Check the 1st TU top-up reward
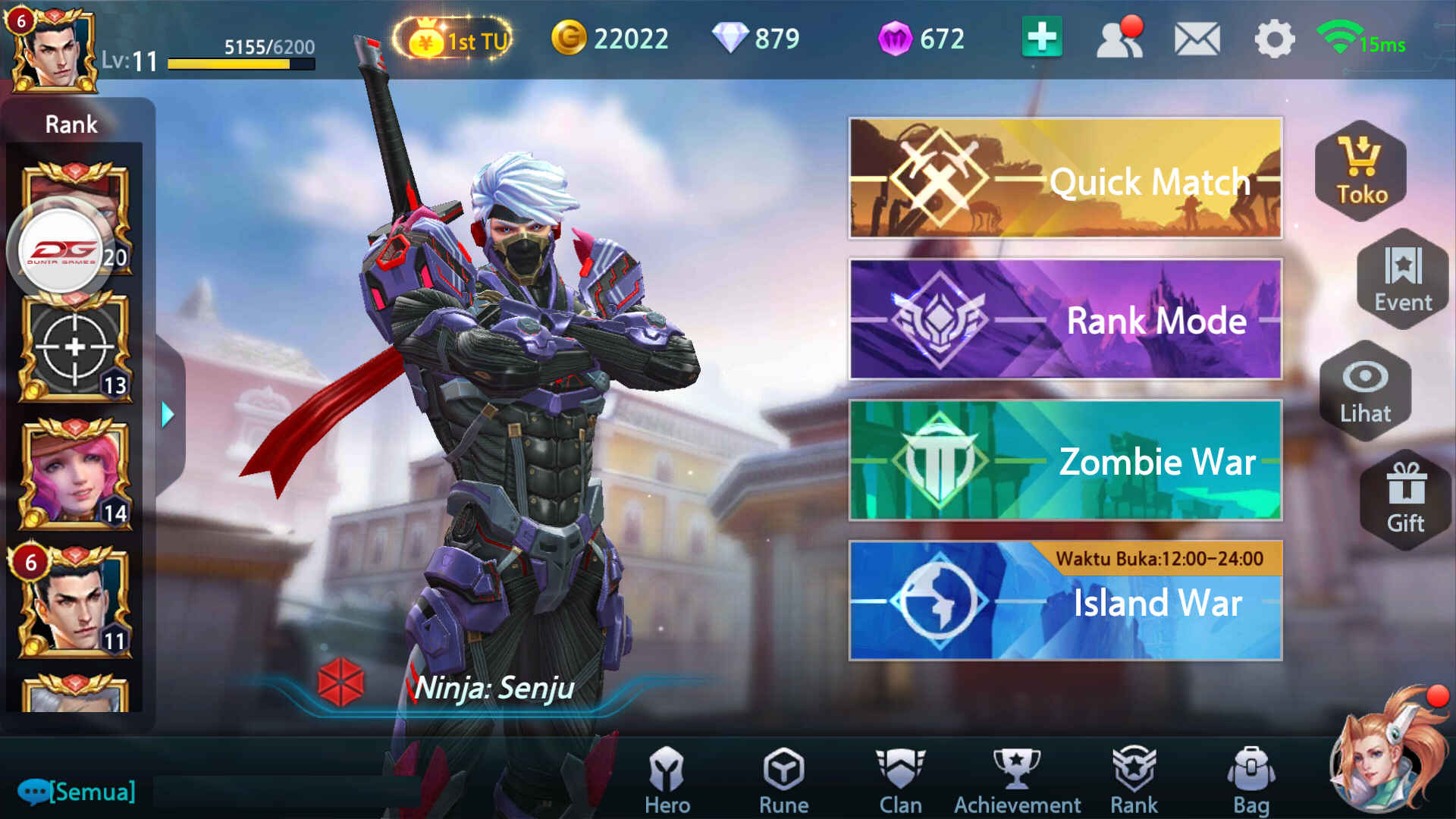Image resolution: width=1456 pixels, height=819 pixels. (453, 41)
